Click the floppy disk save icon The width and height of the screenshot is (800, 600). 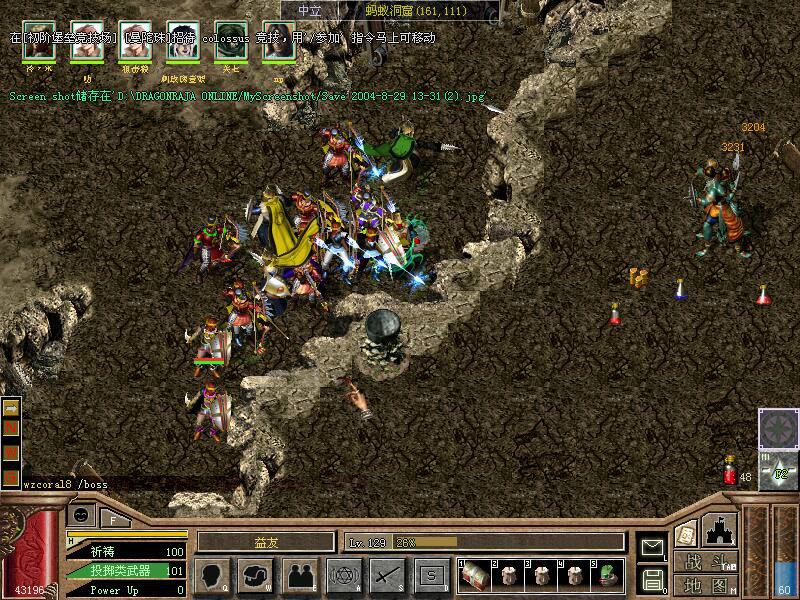(652, 578)
